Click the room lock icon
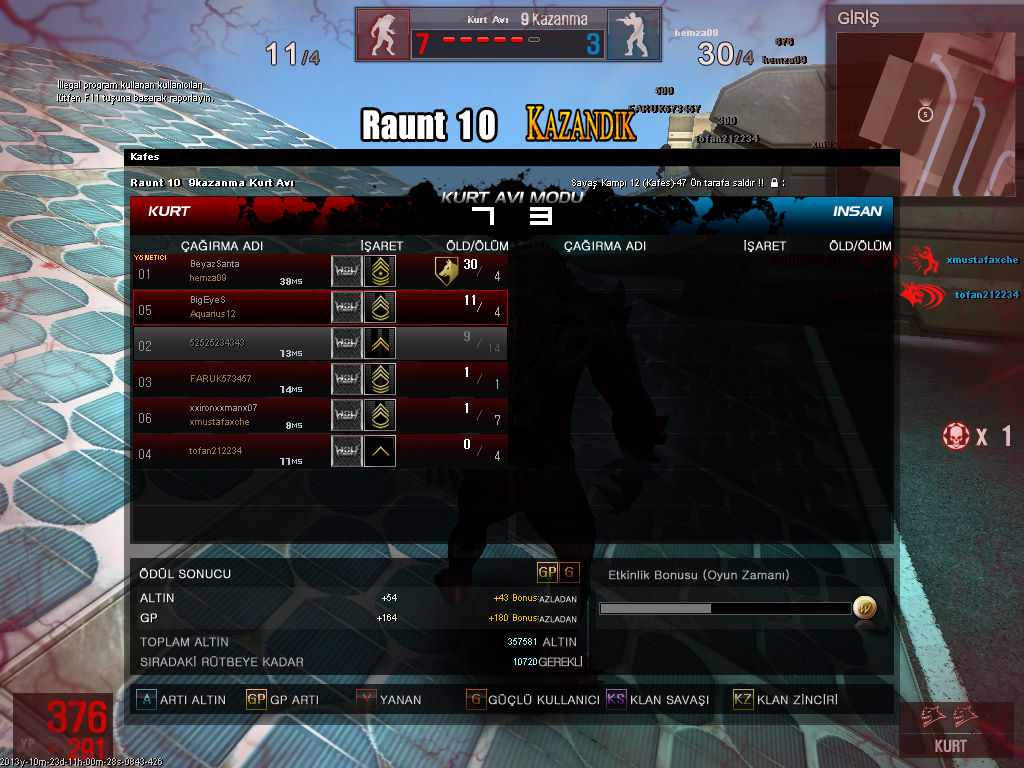The height and width of the screenshot is (768, 1024). click(x=775, y=183)
